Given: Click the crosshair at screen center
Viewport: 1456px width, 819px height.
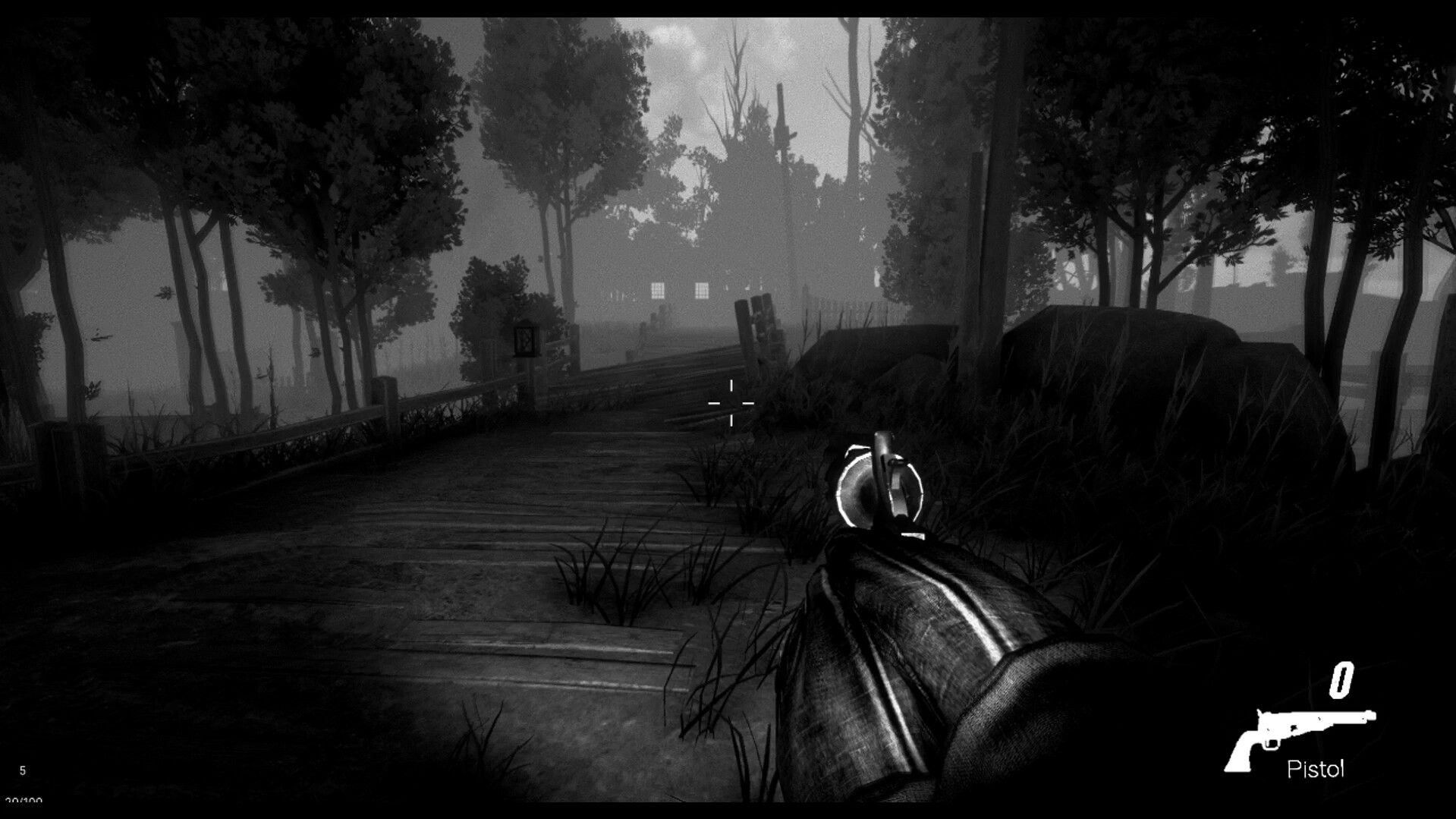Looking at the screenshot, I should [731, 403].
